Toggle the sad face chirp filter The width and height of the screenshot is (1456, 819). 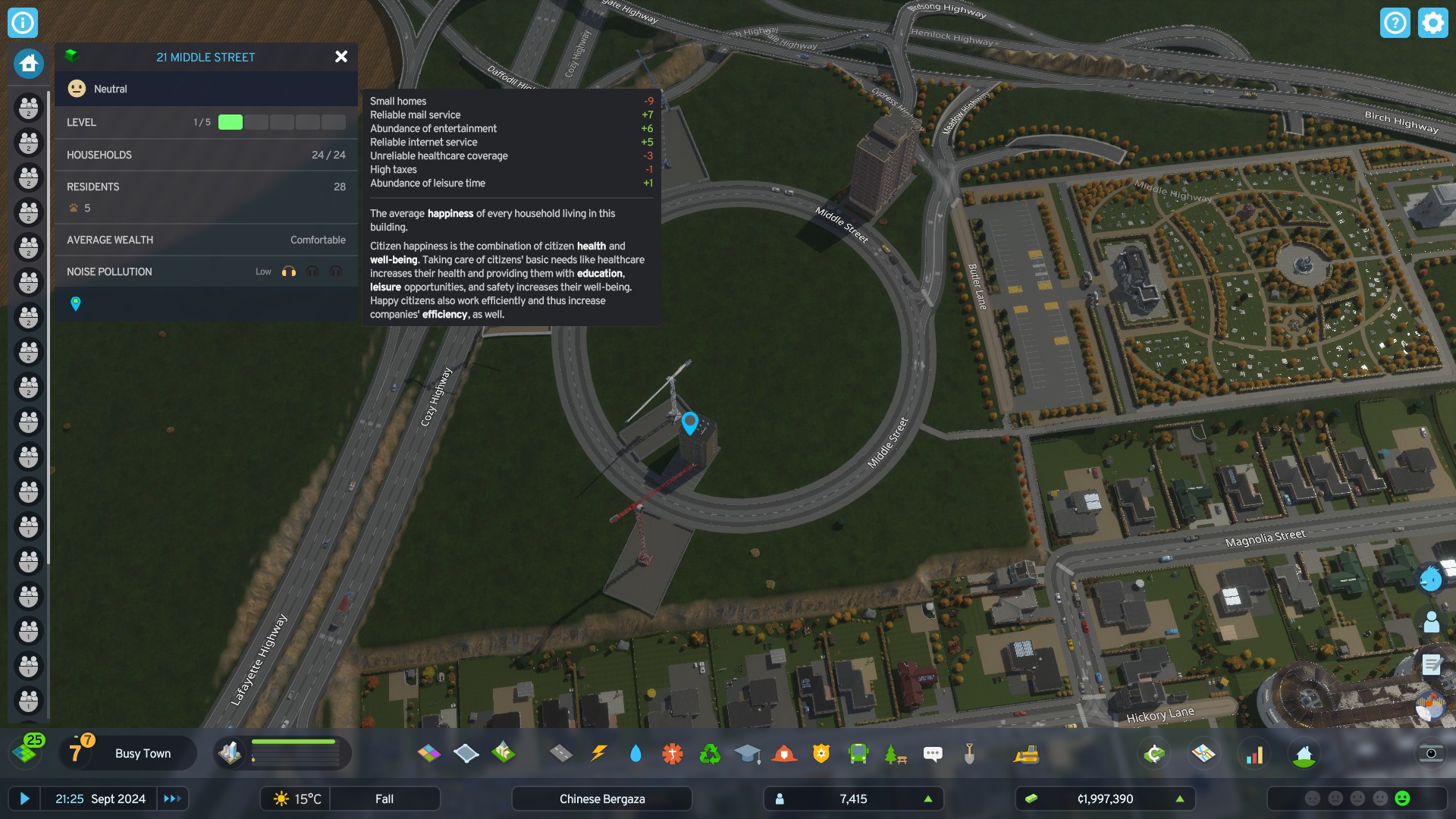(x=1335, y=799)
